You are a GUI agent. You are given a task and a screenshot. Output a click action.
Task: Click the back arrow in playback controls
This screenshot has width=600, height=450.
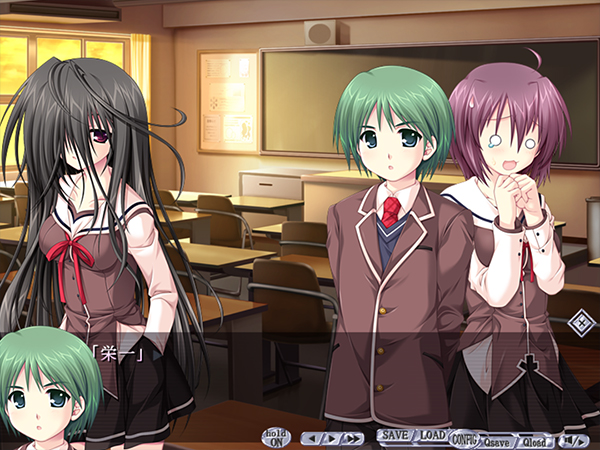tap(314, 438)
